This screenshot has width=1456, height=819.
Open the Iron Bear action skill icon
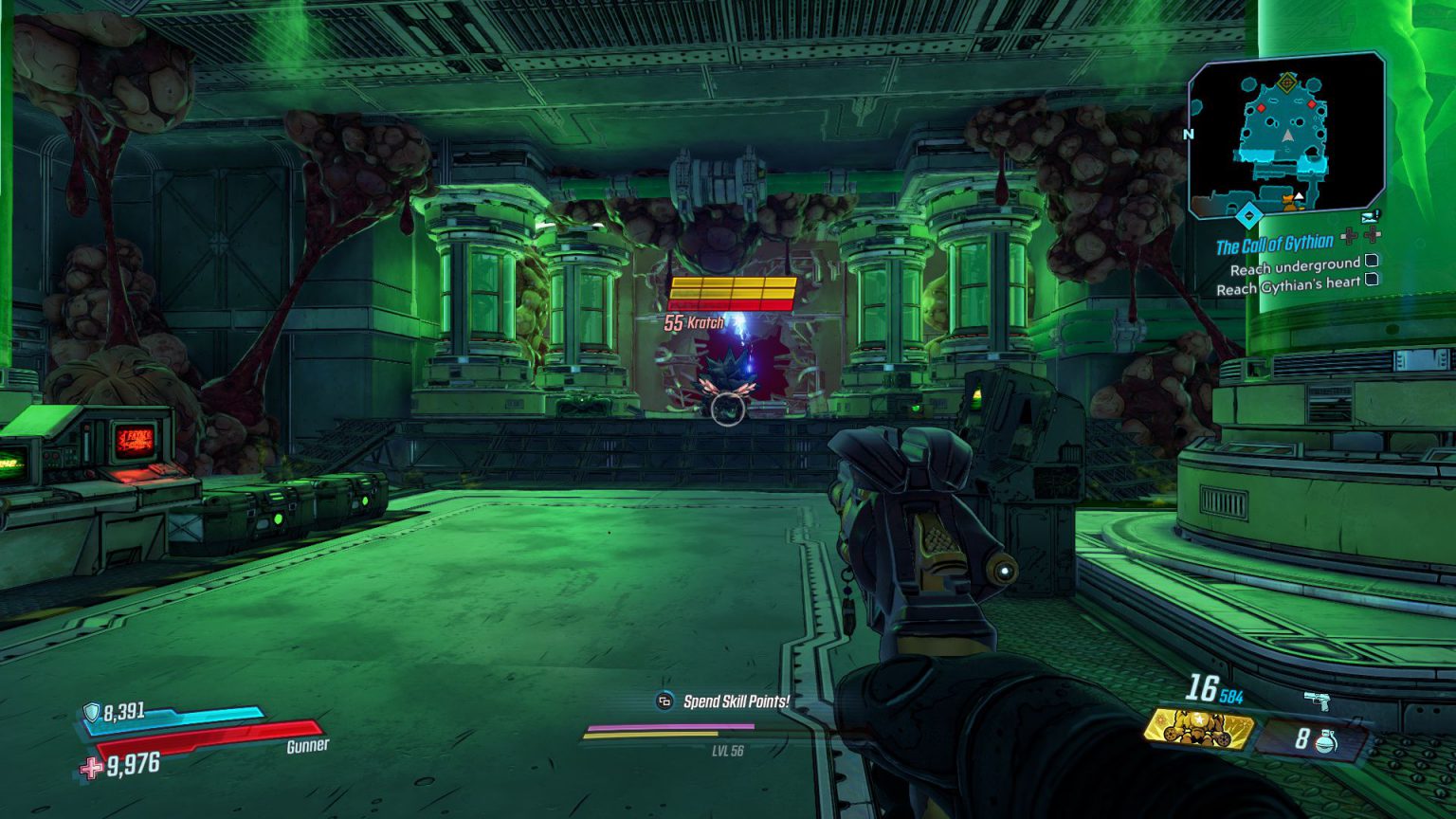tap(1200, 730)
